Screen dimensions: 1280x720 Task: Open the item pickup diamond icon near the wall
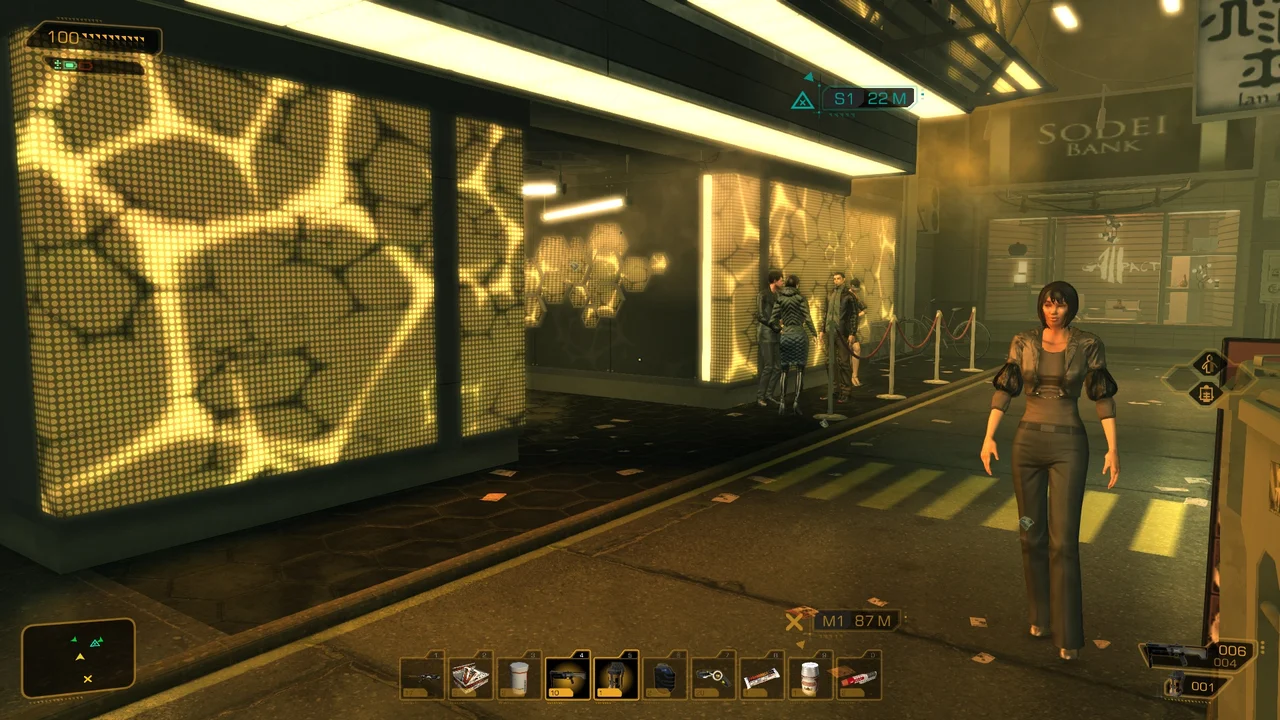pos(1204,394)
